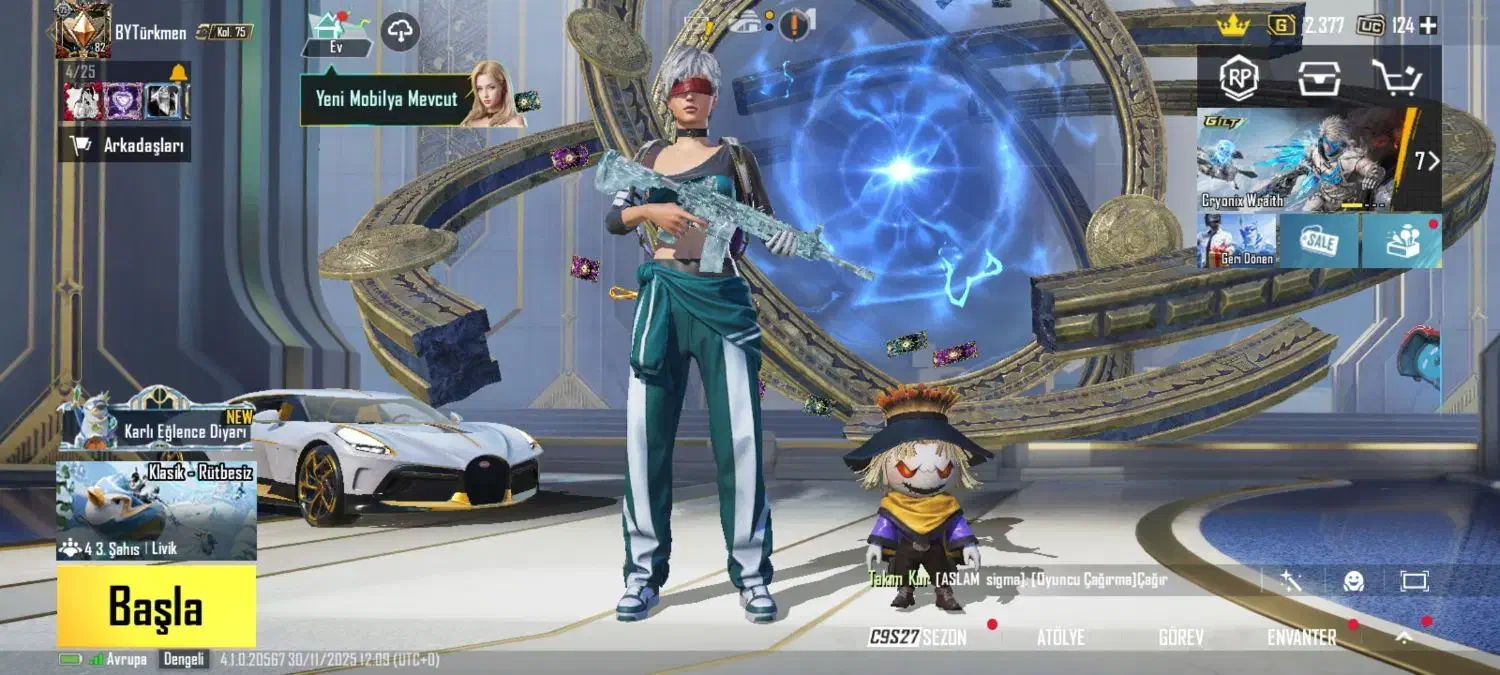The image size is (1500, 675).
Task: Open the Envanter inventory tab
Action: pos(1301,637)
